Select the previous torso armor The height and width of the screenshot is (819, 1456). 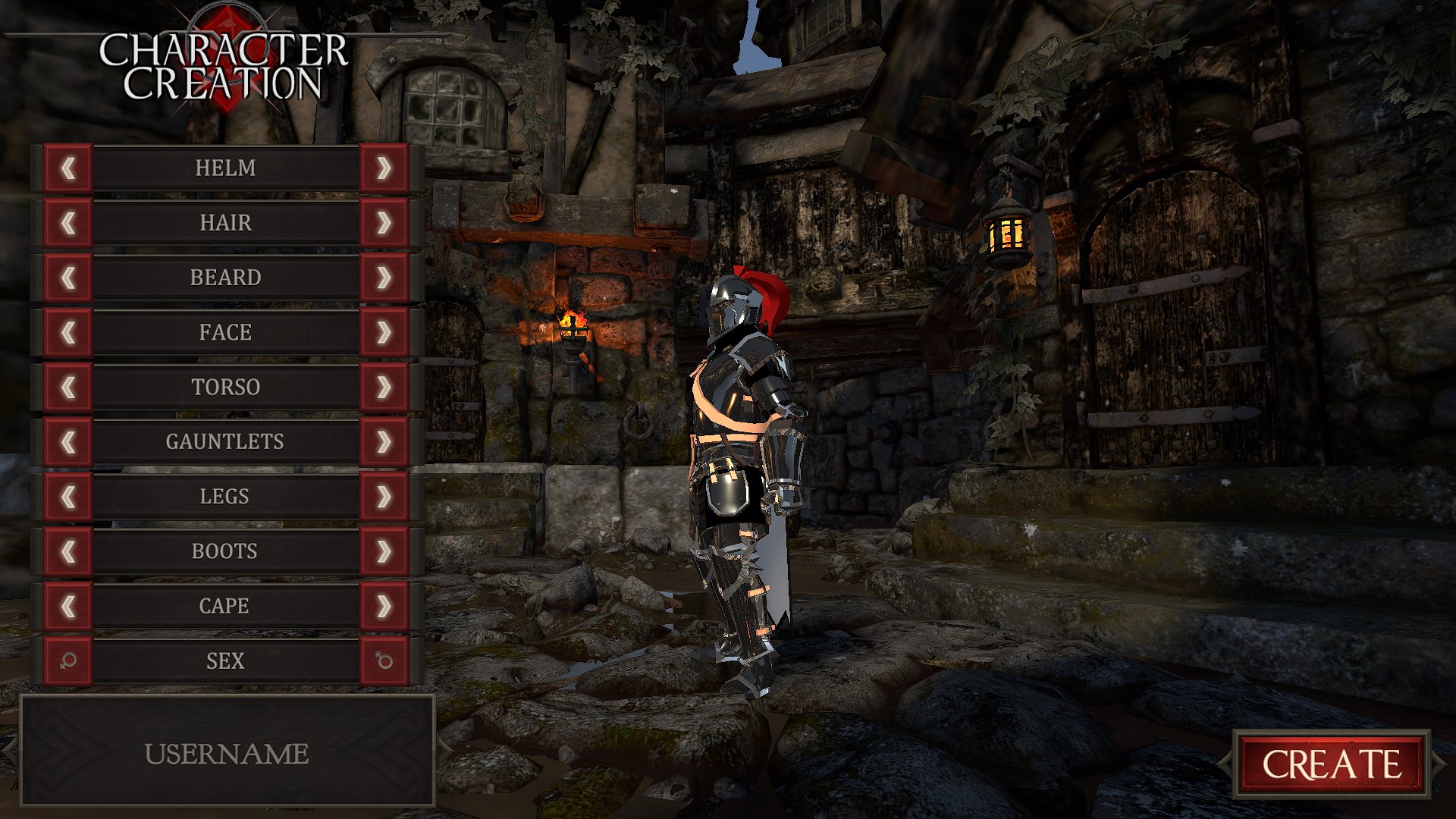pos(68,387)
